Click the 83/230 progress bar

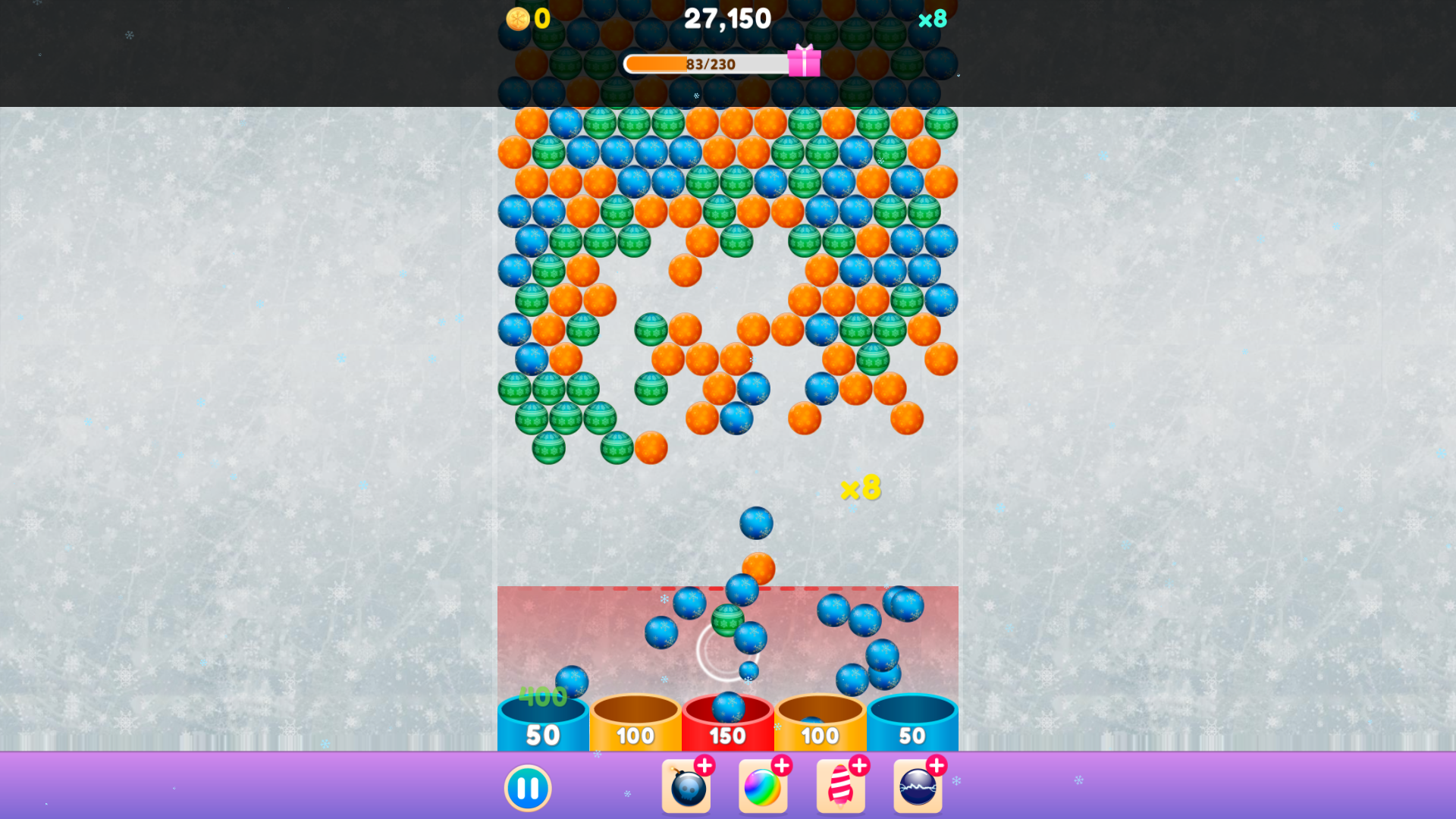[x=705, y=64]
